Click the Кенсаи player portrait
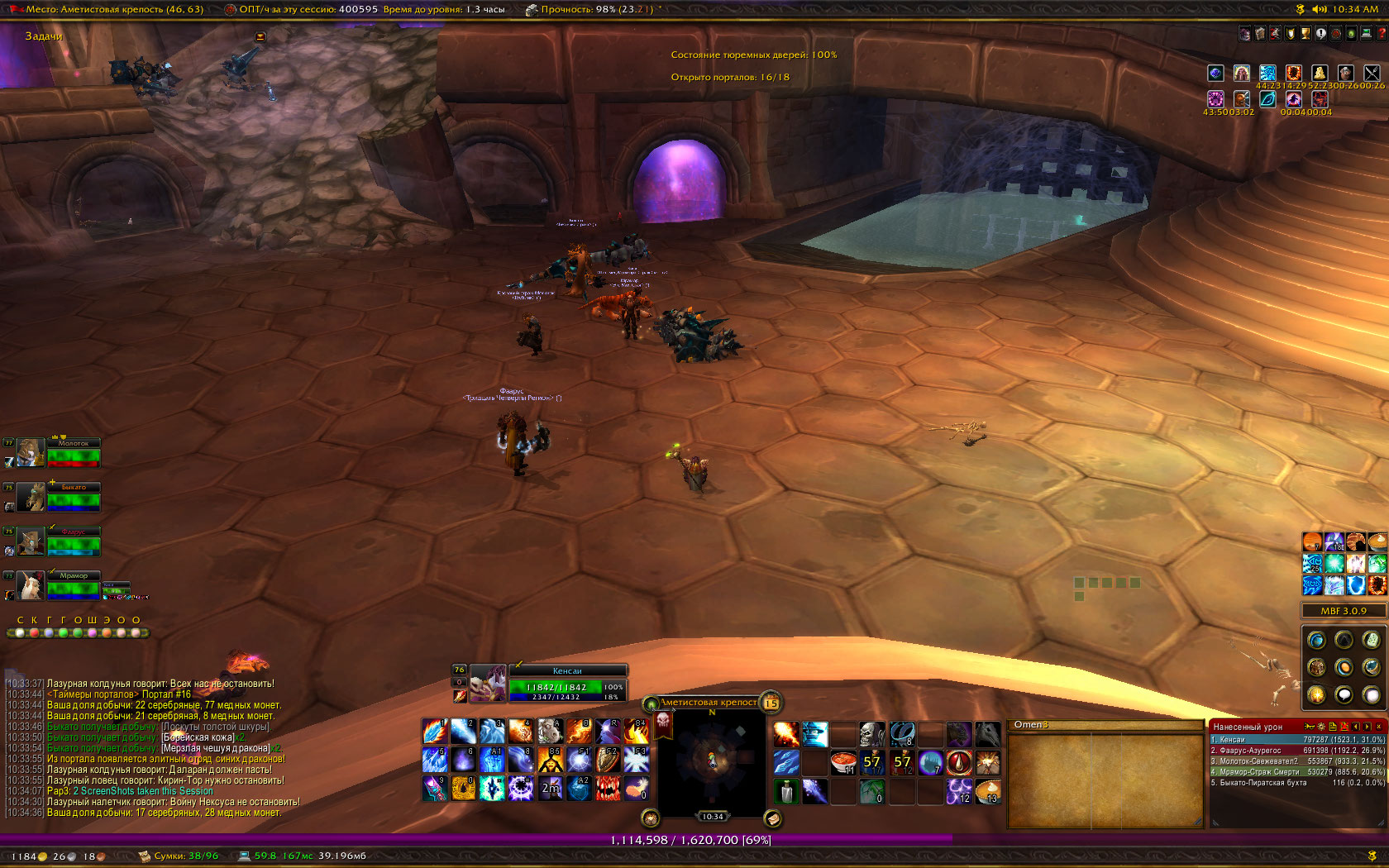Screen dimensions: 1389x868 (x=488, y=683)
